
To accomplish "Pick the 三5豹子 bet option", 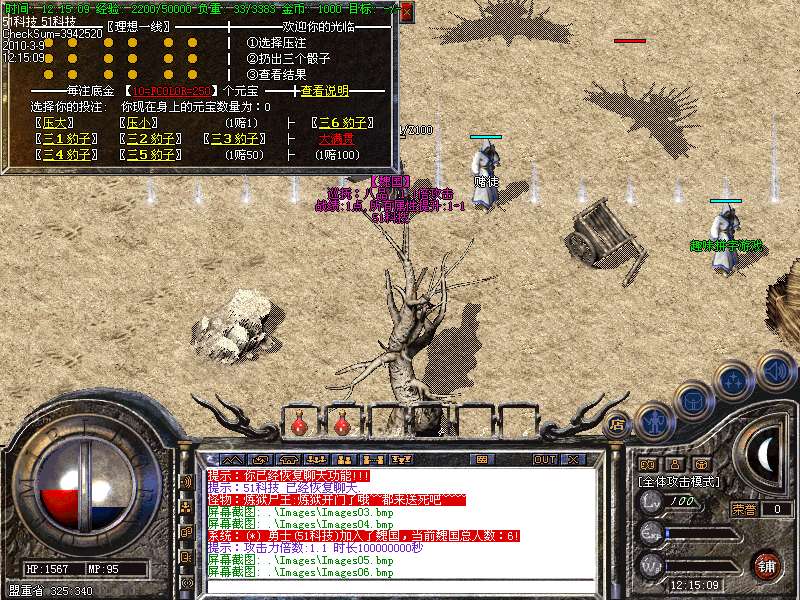I will click(x=151, y=155).
